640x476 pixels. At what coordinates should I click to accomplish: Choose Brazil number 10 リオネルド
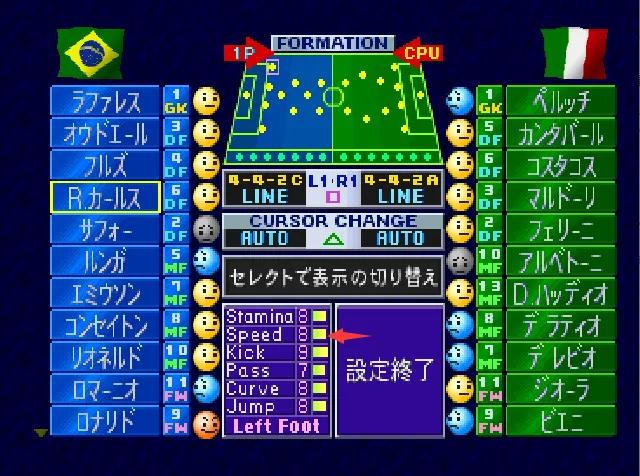coord(105,357)
